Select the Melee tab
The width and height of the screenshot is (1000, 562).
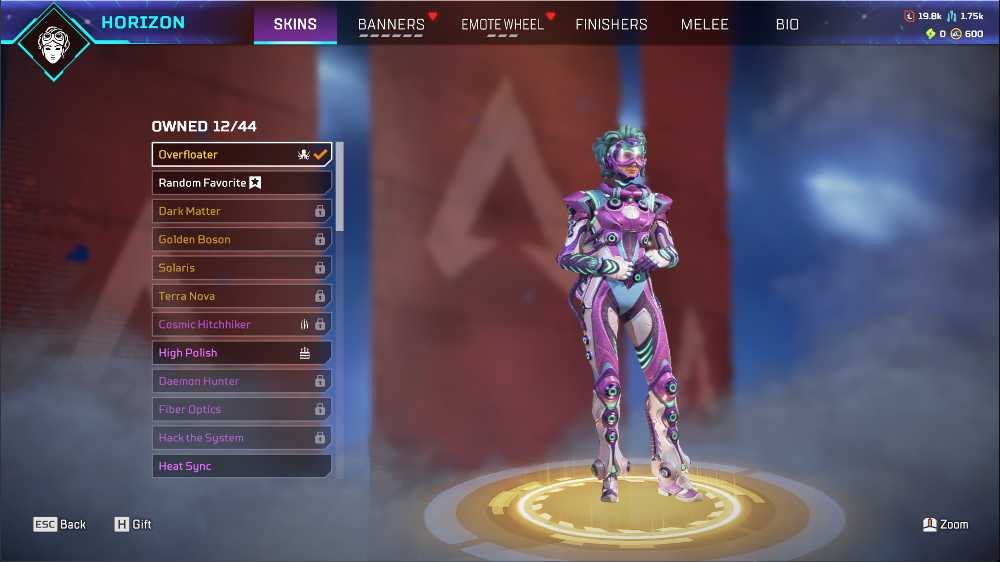coord(705,24)
